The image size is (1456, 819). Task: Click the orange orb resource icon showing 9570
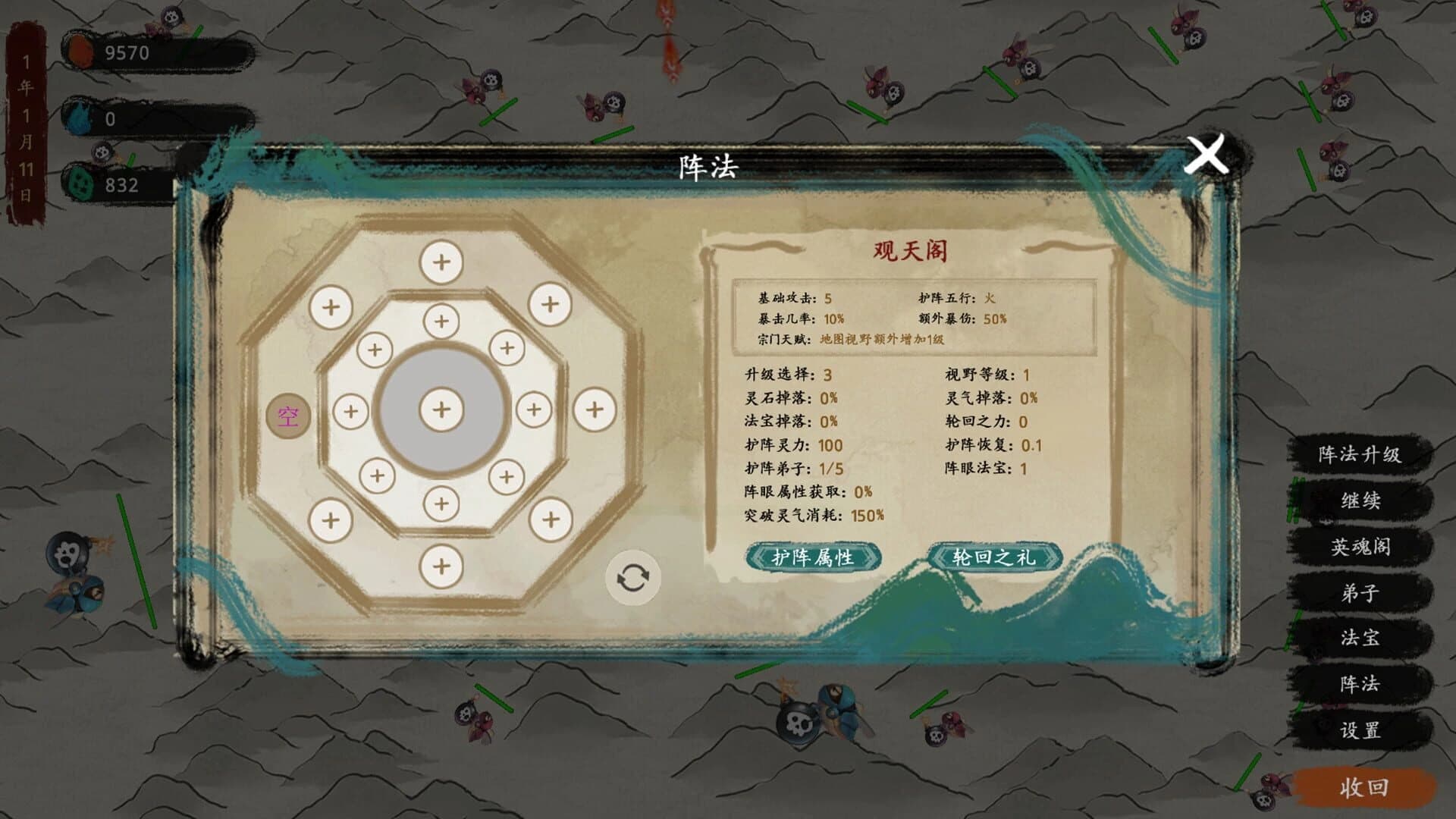click(82, 51)
